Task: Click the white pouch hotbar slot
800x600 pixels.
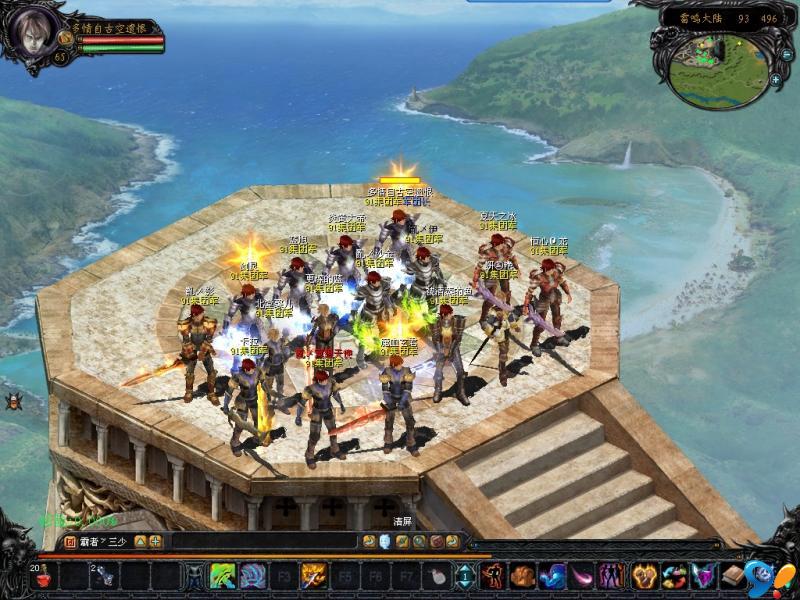Action: (x=435, y=576)
